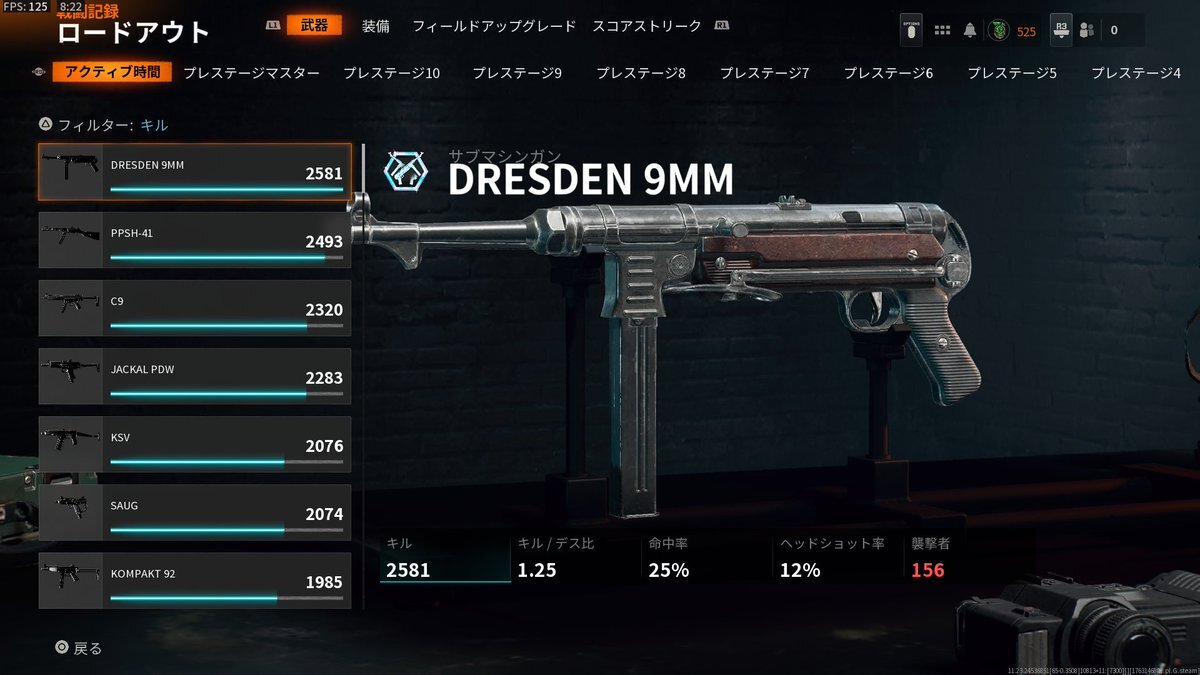
Task: Open the プレステージ5 category
Action: pos(1012,73)
